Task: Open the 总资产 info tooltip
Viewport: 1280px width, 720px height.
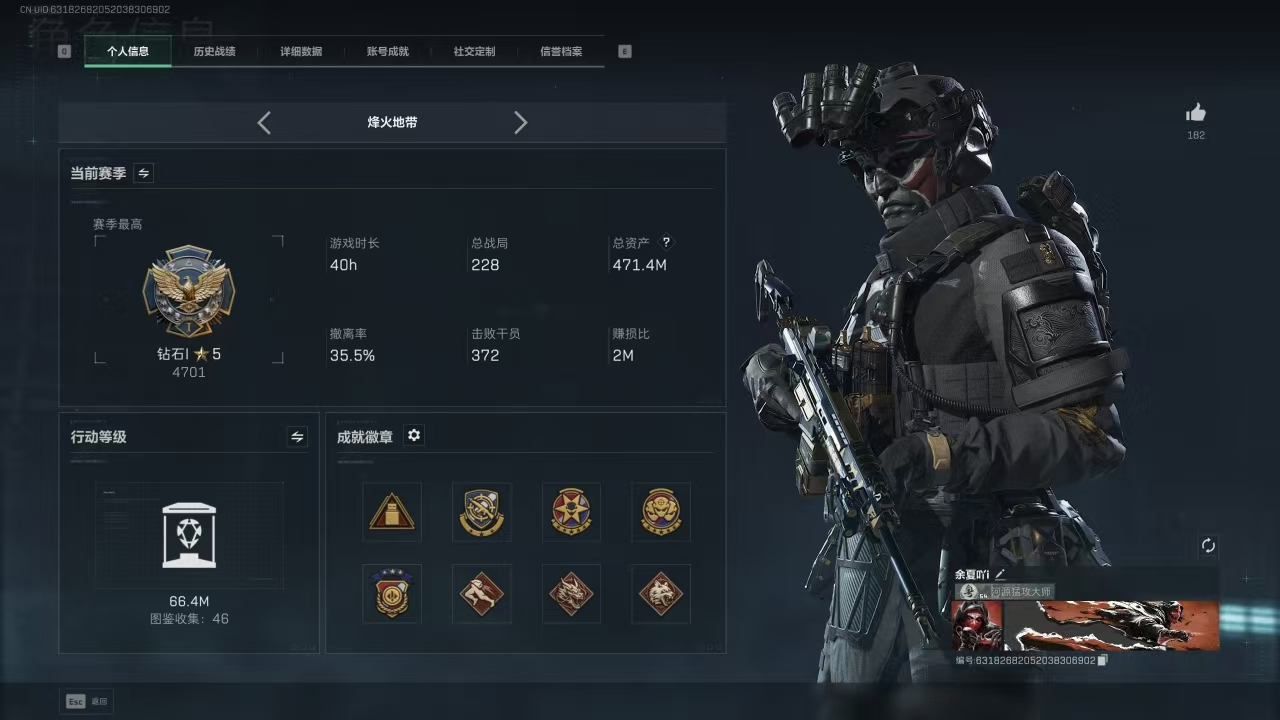Action: pos(666,241)
